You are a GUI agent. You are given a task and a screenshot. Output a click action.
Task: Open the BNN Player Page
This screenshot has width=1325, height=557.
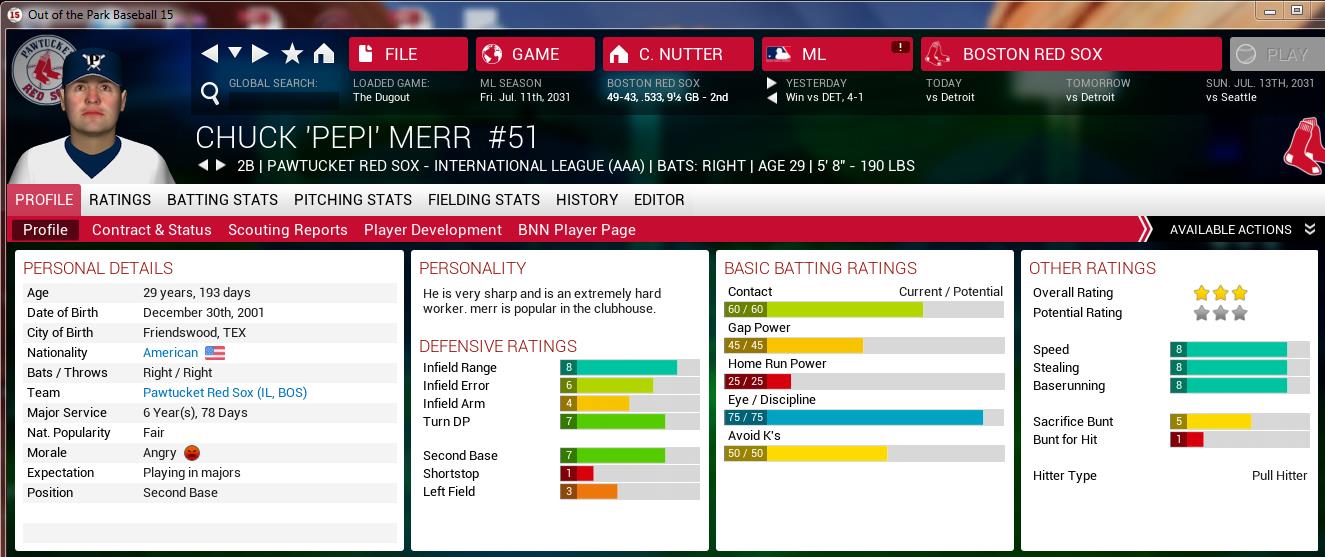click(x=576, y=230)
